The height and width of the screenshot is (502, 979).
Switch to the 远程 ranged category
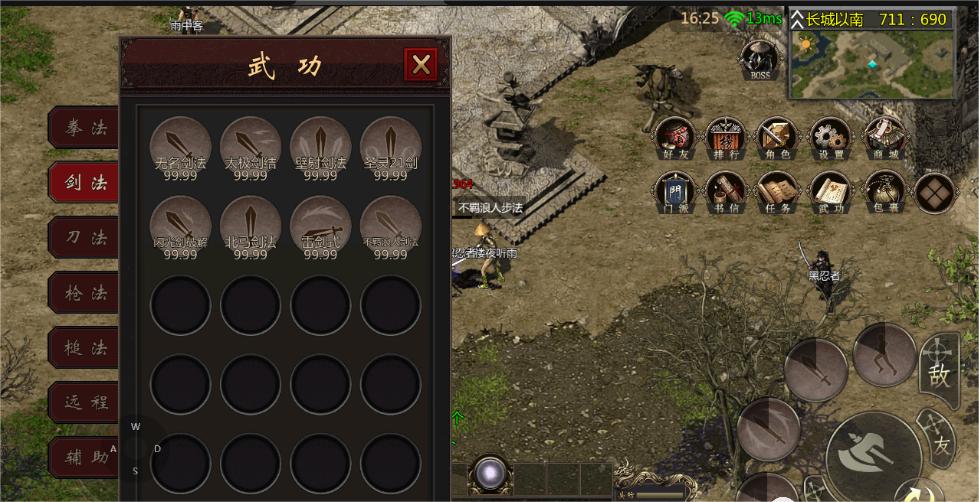coord(85,403)
